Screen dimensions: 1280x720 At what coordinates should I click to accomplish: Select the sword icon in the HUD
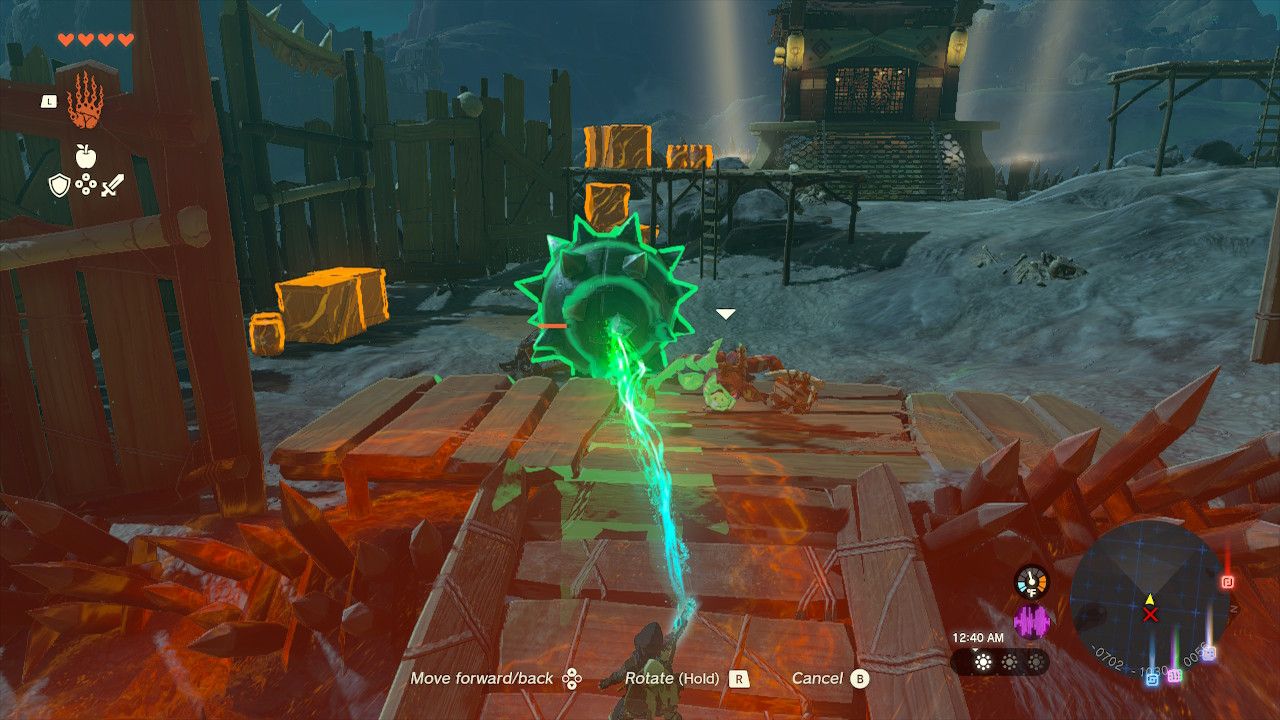pos(113,184)
